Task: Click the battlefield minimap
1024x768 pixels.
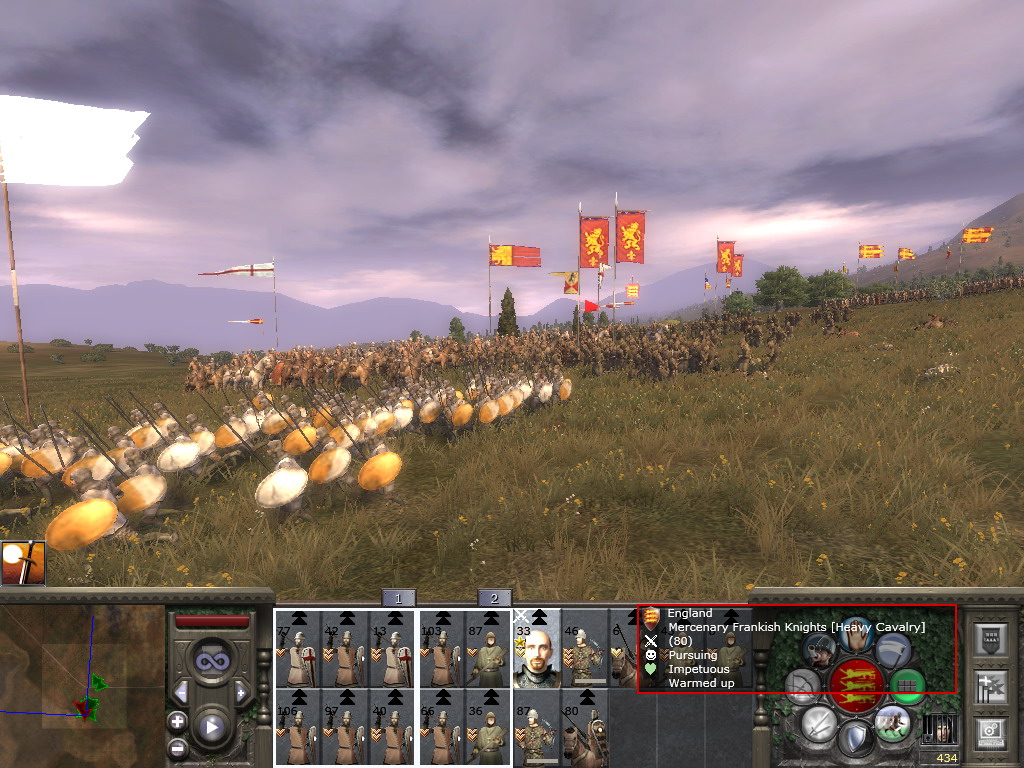Action: coord(82,681)
